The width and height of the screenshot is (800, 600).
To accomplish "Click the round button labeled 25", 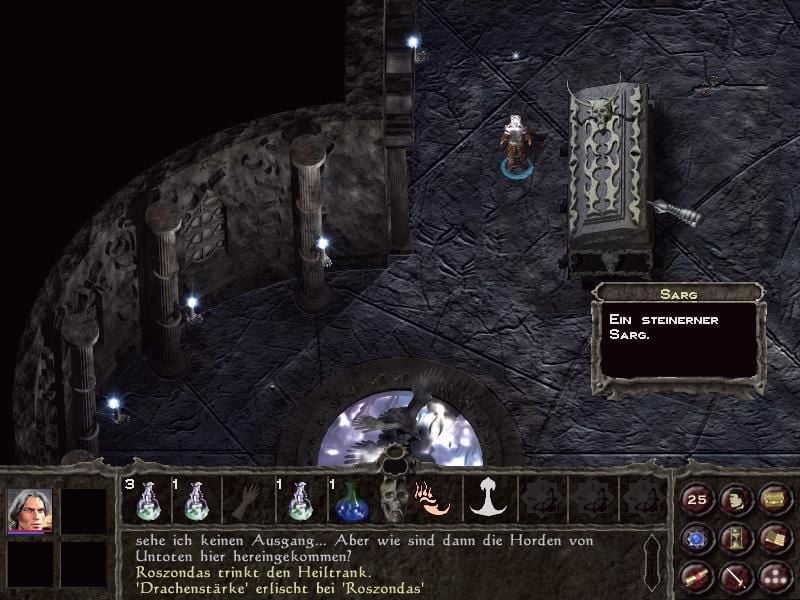I will tap(697, 499).
